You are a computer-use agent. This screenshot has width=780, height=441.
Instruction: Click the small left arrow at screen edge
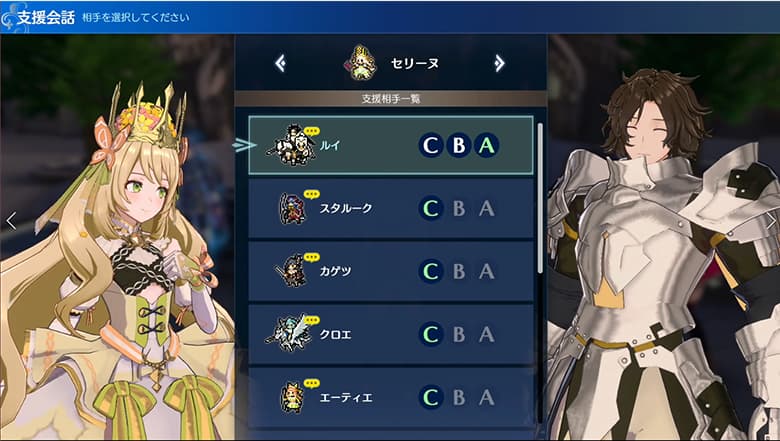pos(11,221)
